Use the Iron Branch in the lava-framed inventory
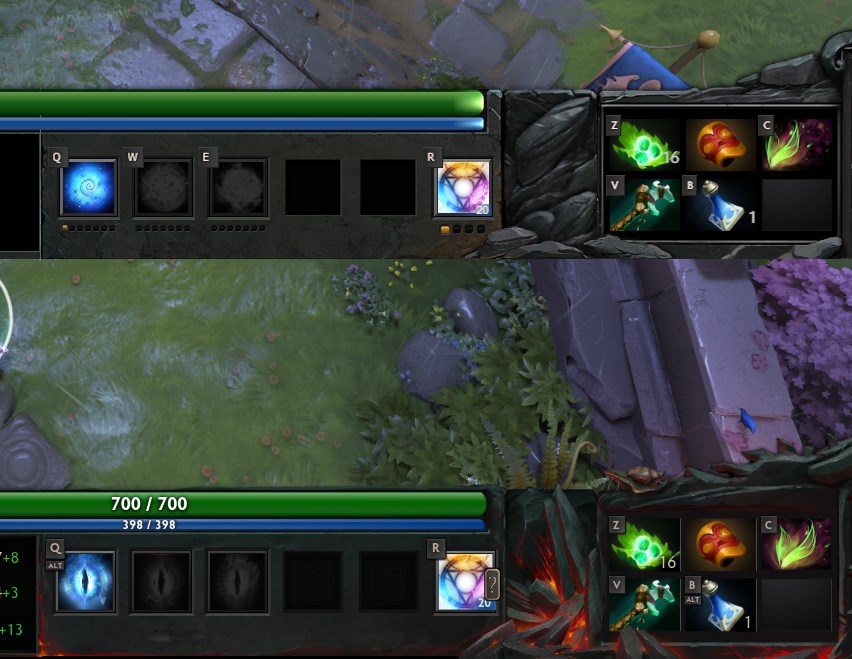The width and height of the screenshot is (852, 659). click(x=796, y=544)
